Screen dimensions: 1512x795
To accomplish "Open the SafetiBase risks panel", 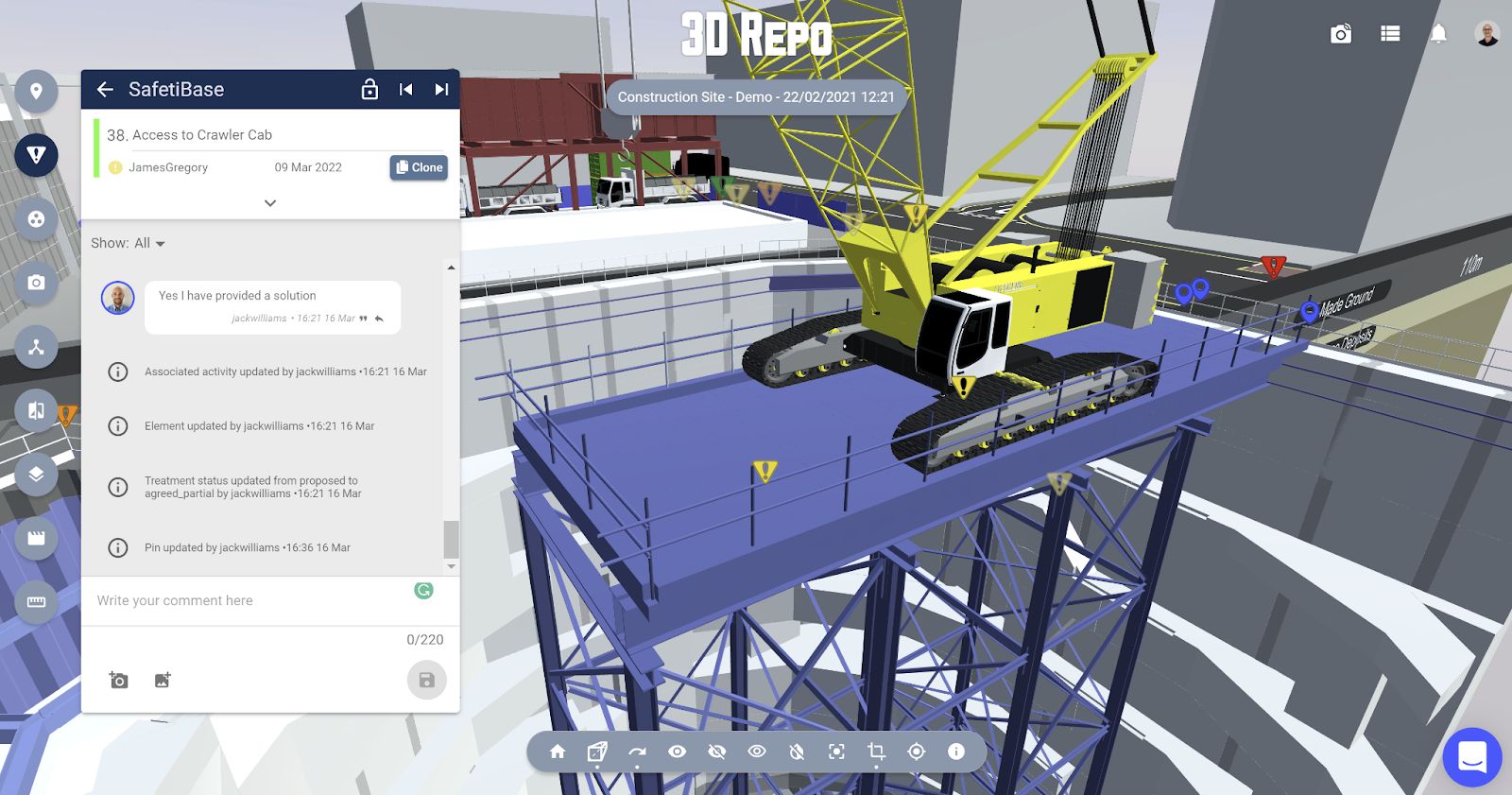I will click(x=36, y=154).
